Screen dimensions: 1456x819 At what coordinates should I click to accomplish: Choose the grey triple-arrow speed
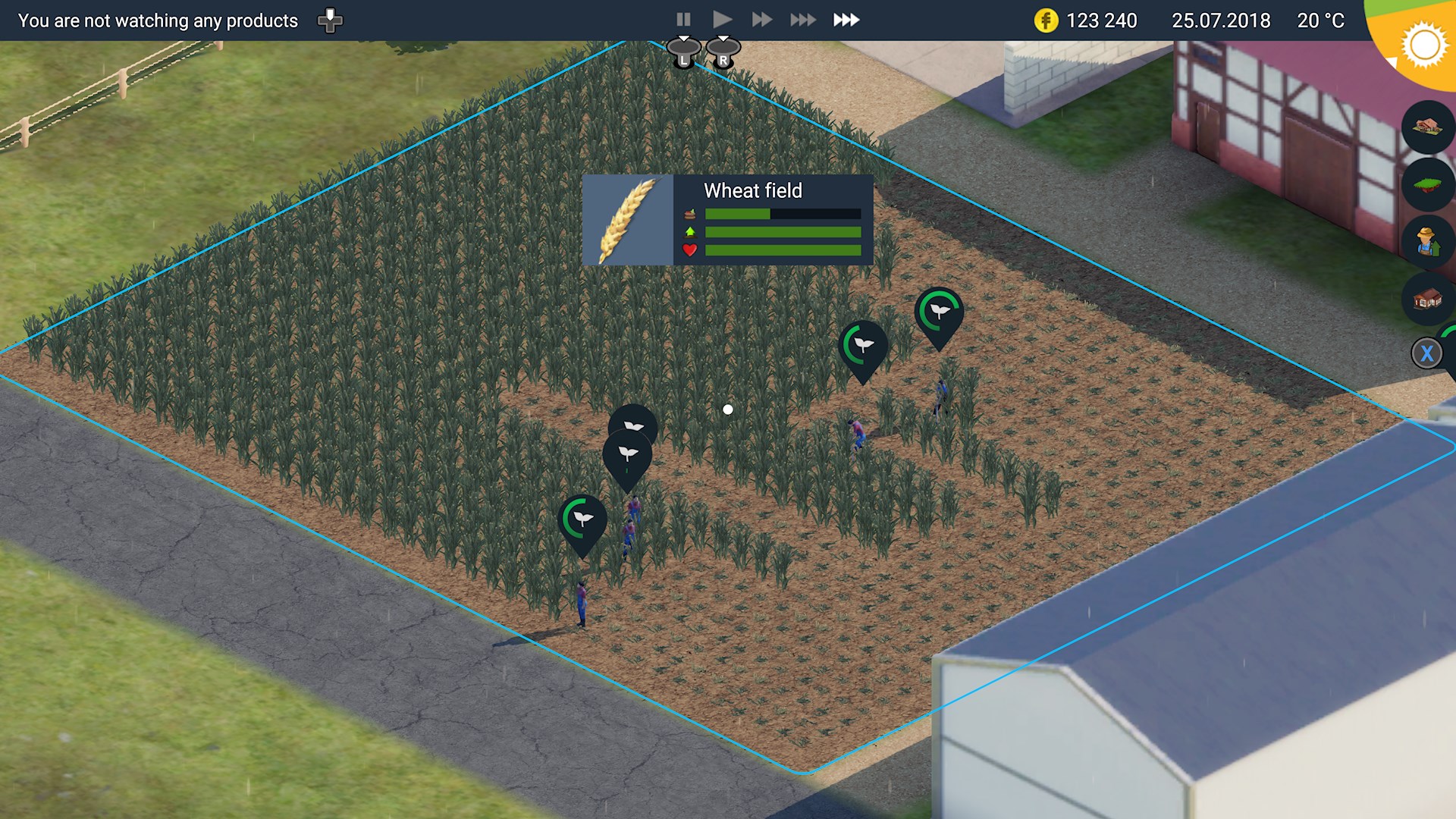802,20
